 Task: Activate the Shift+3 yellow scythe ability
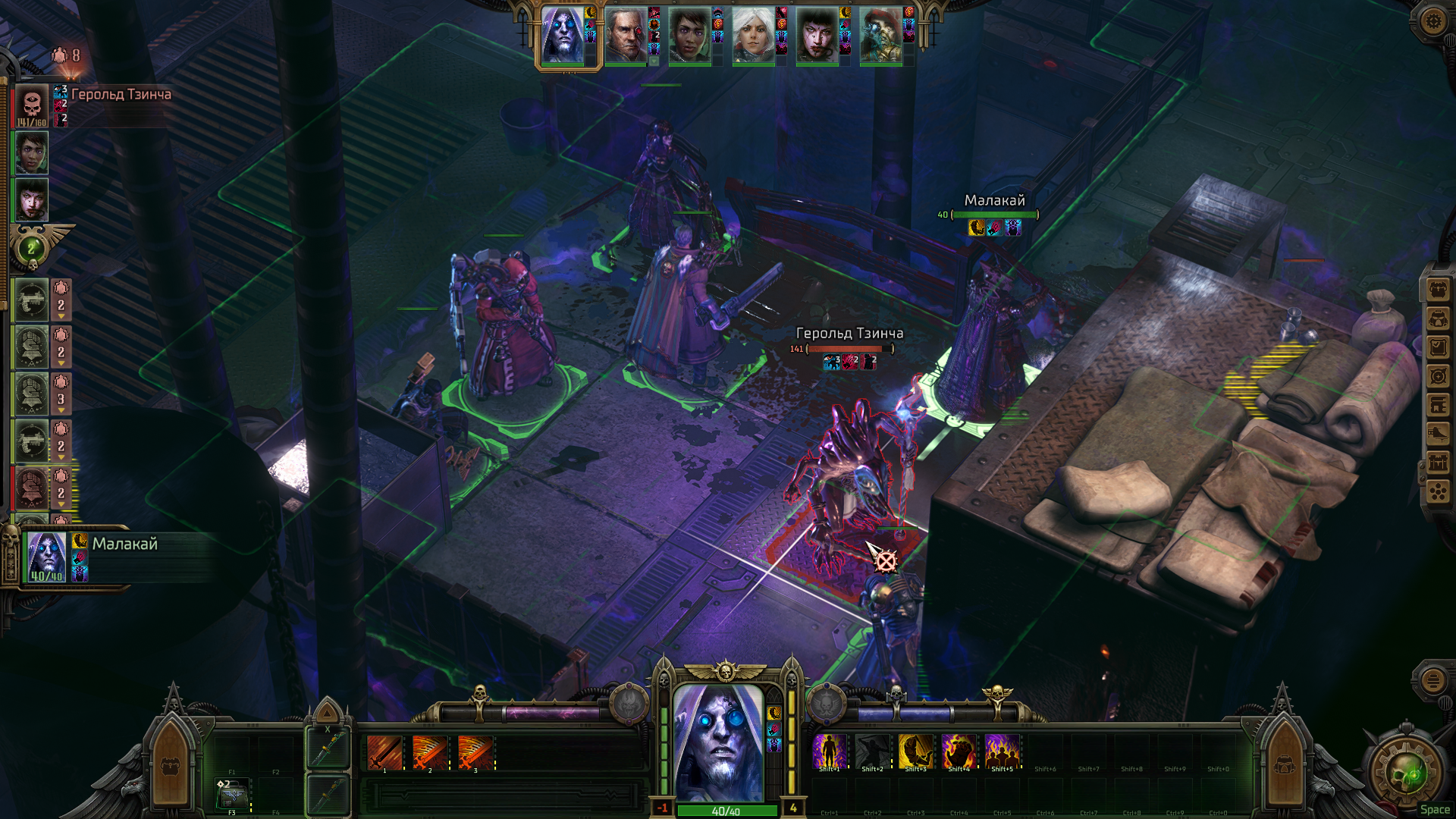915,752
